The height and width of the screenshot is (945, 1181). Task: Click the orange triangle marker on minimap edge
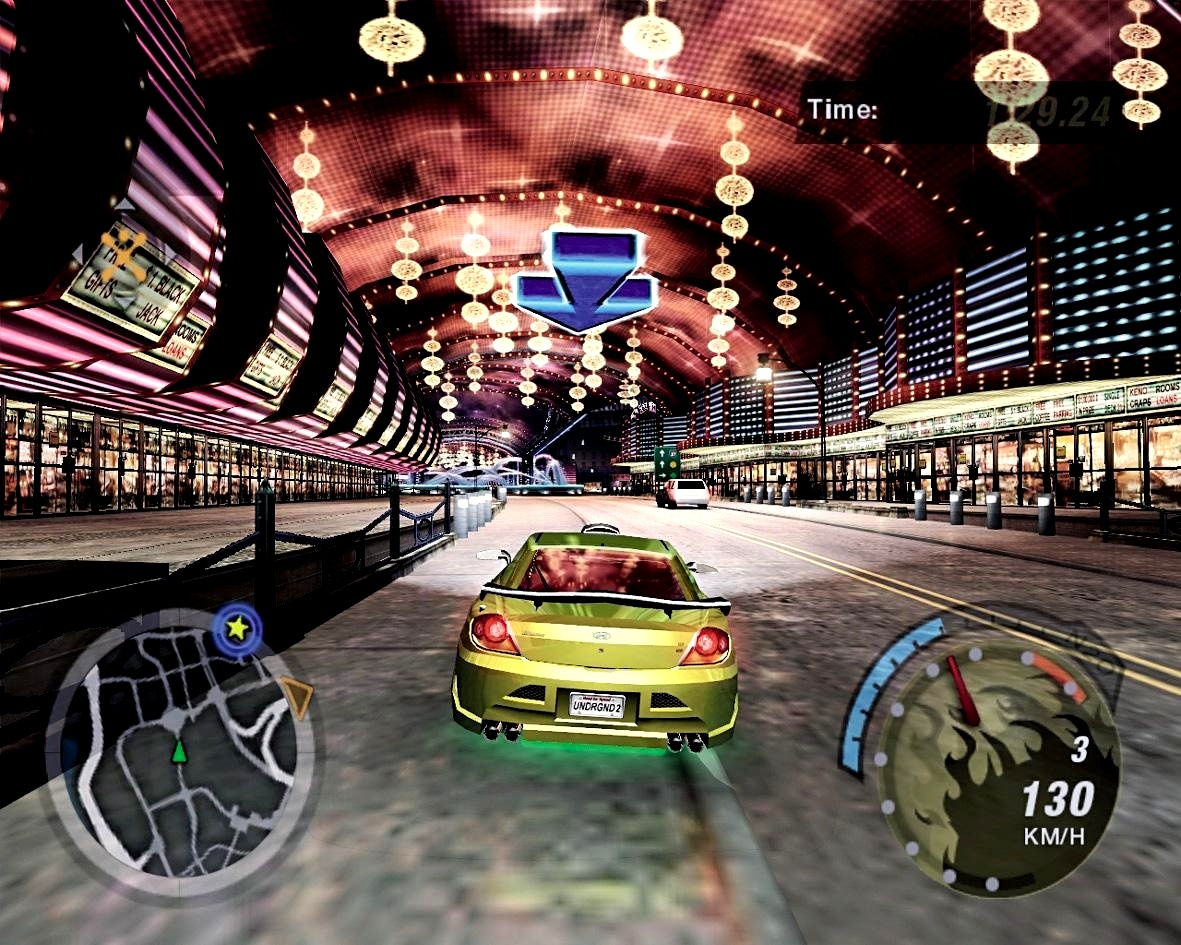[297, 691]
